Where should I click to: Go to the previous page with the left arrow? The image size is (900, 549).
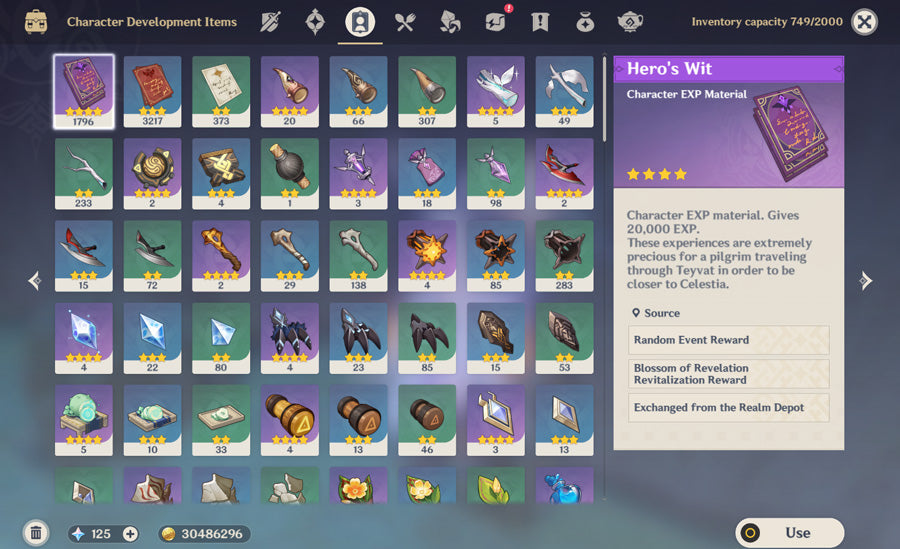tap(35, 281)
